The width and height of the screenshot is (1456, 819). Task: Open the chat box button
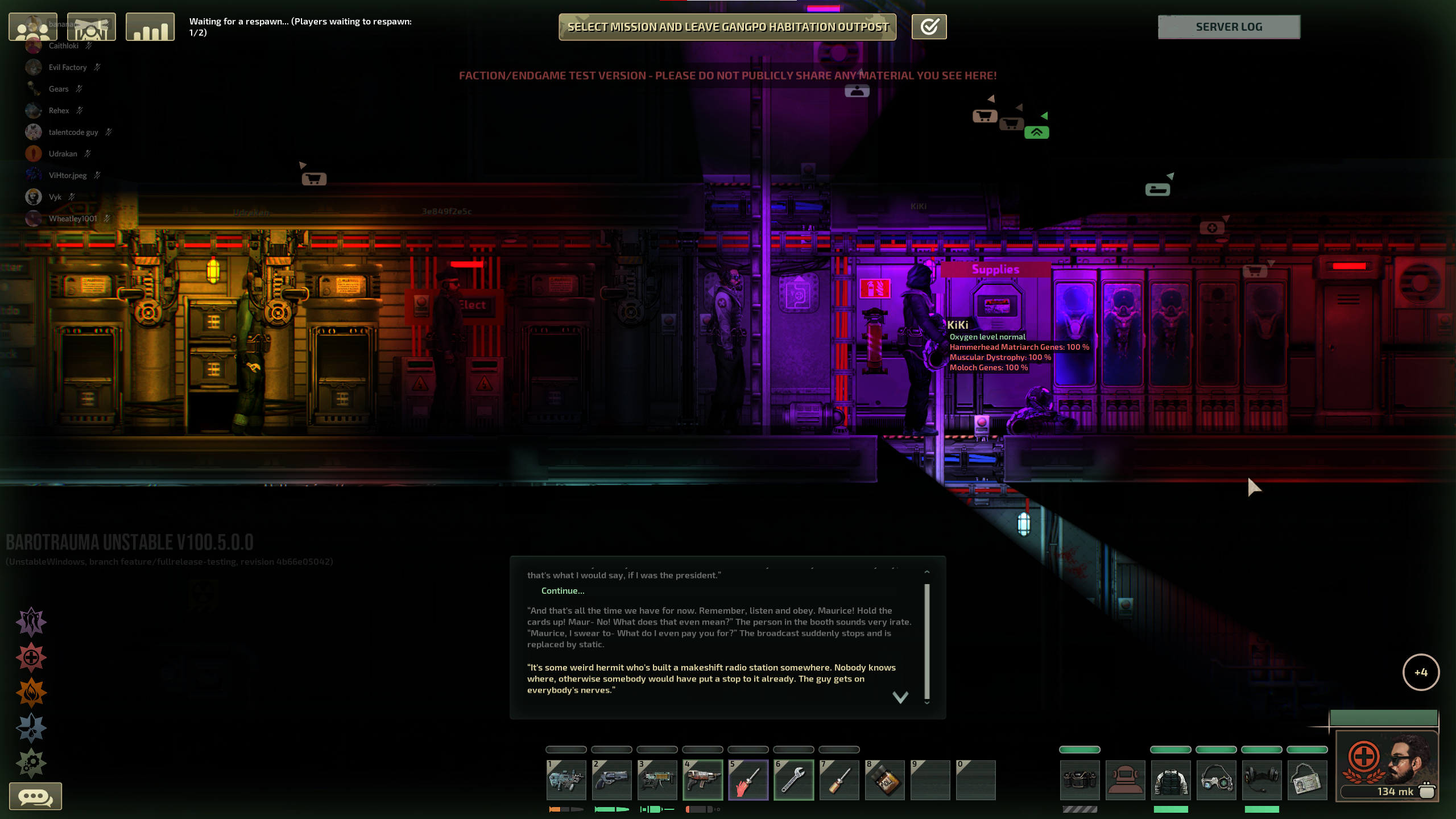(x=35, y=796)
